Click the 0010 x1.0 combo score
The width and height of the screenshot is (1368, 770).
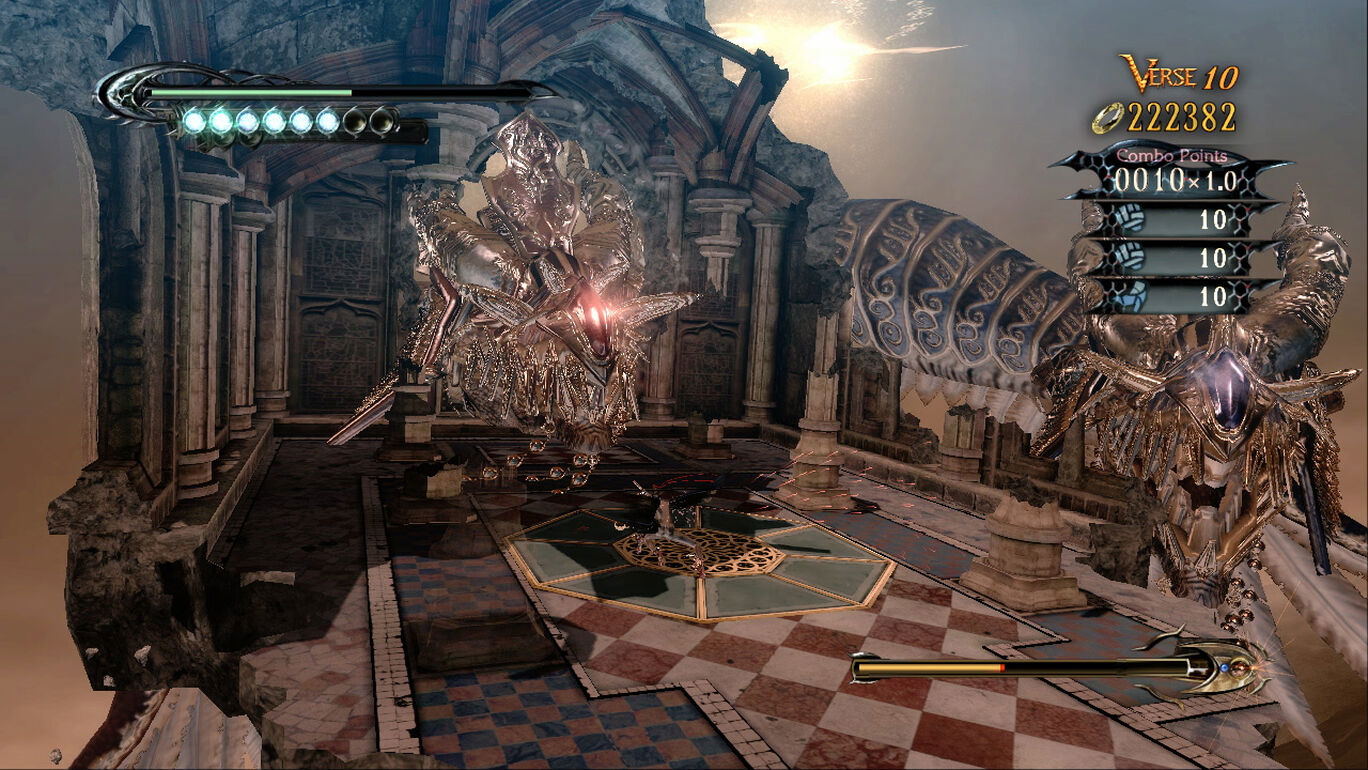pos(1173,176)
